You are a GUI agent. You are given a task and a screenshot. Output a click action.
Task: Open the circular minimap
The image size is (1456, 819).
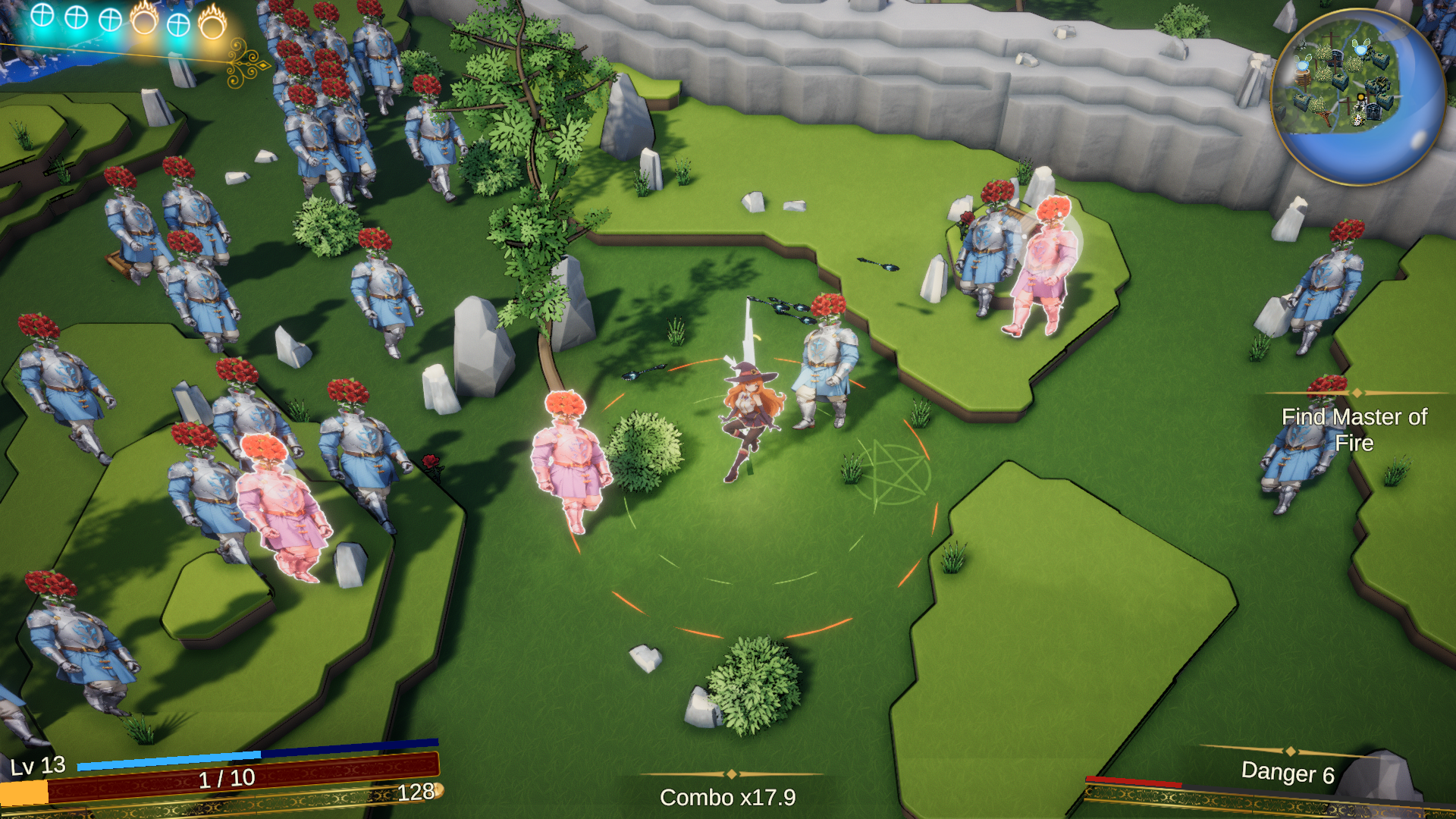(1357, 96)
